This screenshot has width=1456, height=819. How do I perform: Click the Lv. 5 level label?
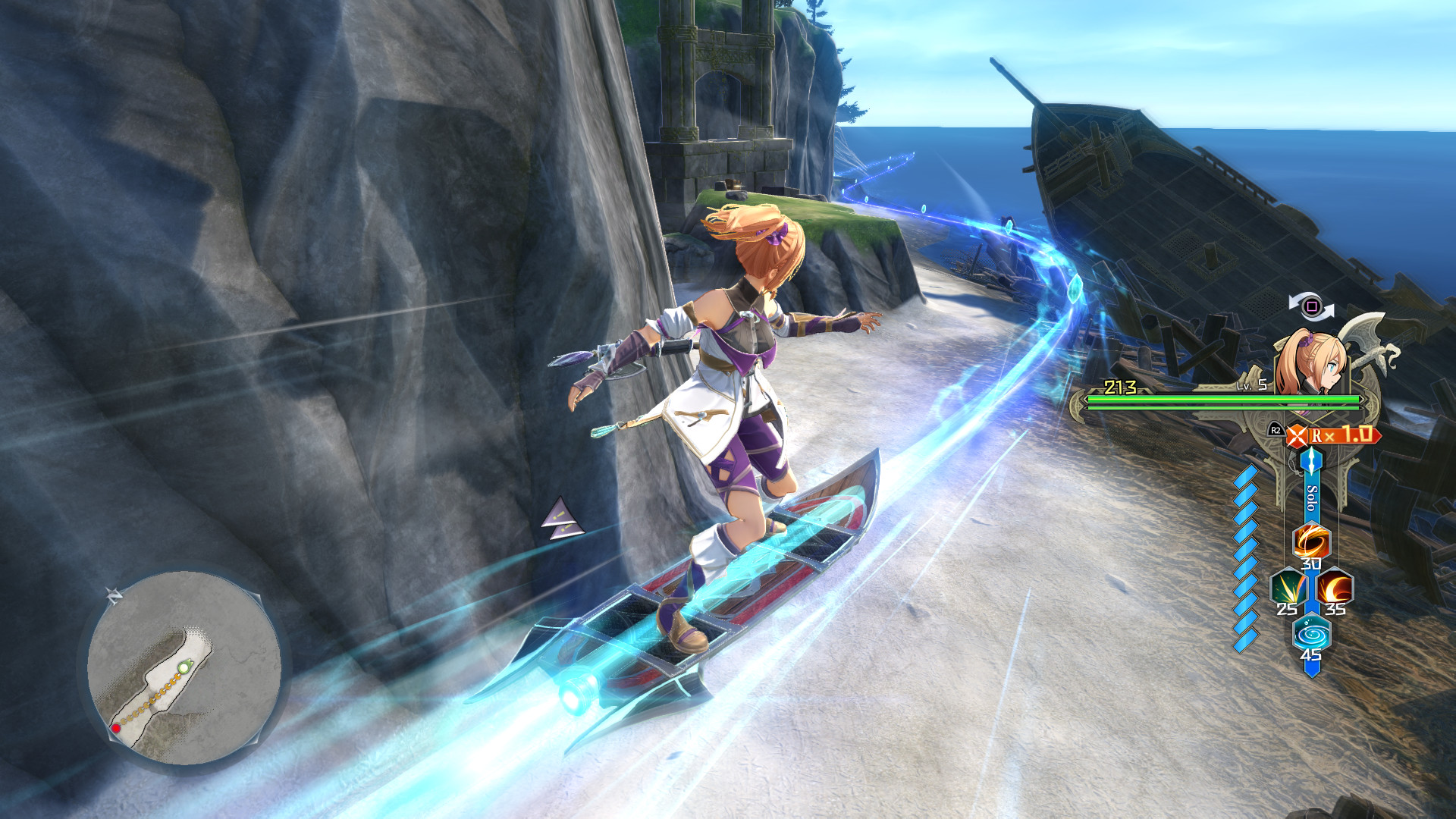click(1251, 385)
